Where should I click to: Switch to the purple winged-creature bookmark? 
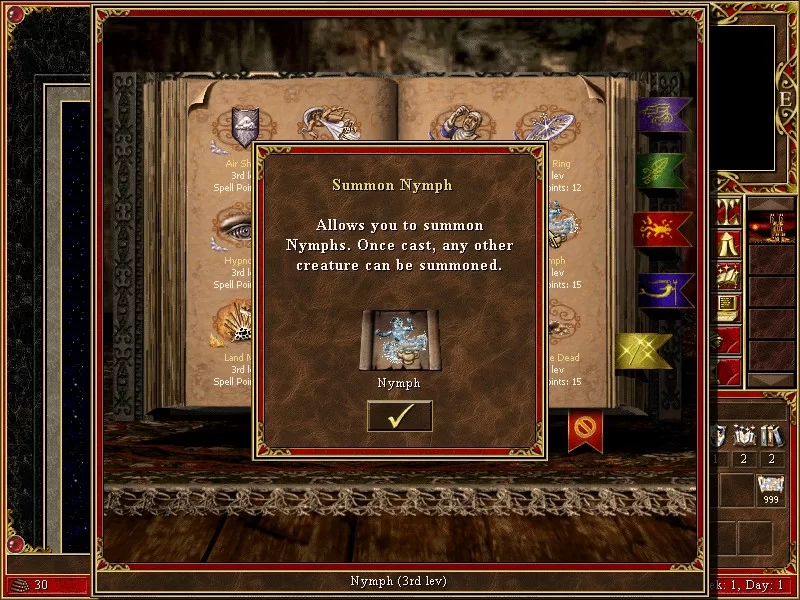pyautogui.click(x=662, y=114)
